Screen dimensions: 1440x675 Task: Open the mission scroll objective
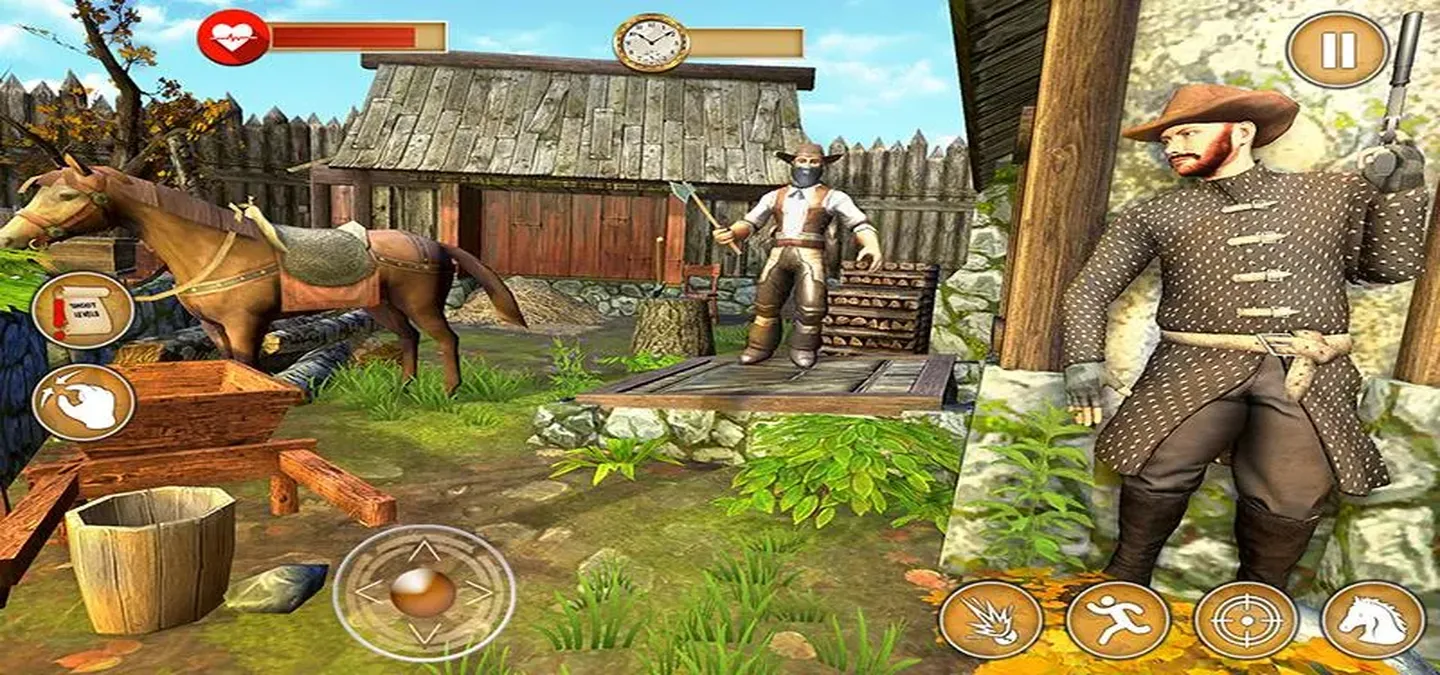point(83,310)
